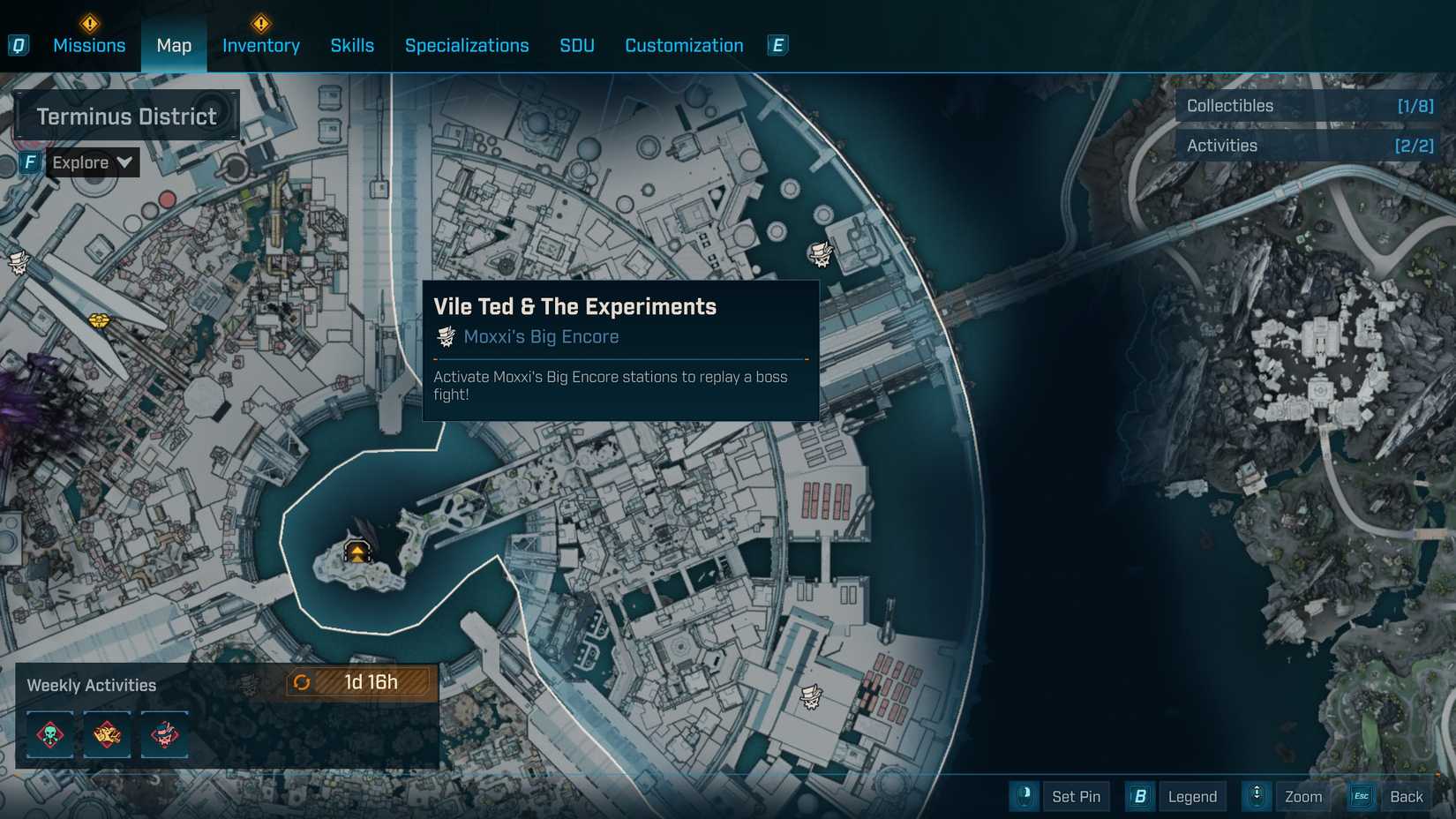Select the green skull weekly activity icon
This screenshot has width=1456, height=819.
[x=49, y=735]
